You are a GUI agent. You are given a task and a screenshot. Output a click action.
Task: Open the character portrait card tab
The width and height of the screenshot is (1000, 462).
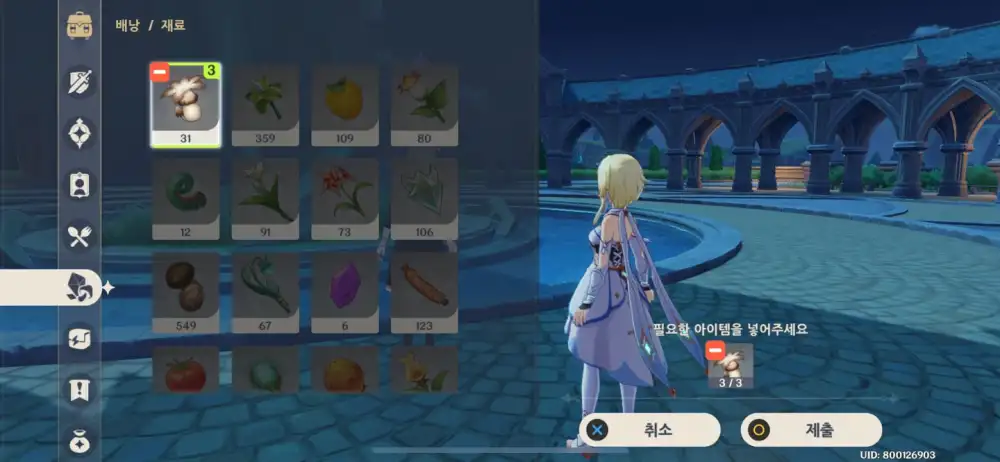pos(80,184)
